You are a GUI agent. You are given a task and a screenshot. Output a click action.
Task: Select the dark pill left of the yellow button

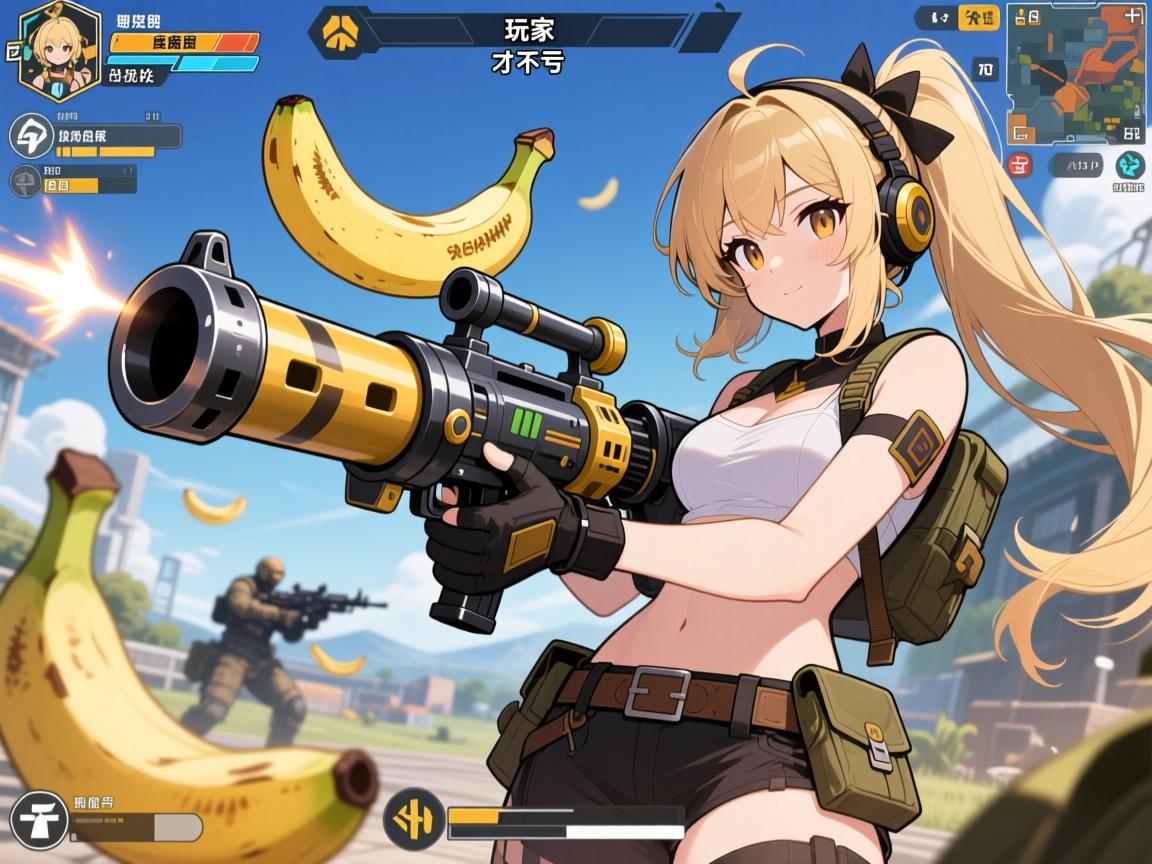[x=936, y=17]
